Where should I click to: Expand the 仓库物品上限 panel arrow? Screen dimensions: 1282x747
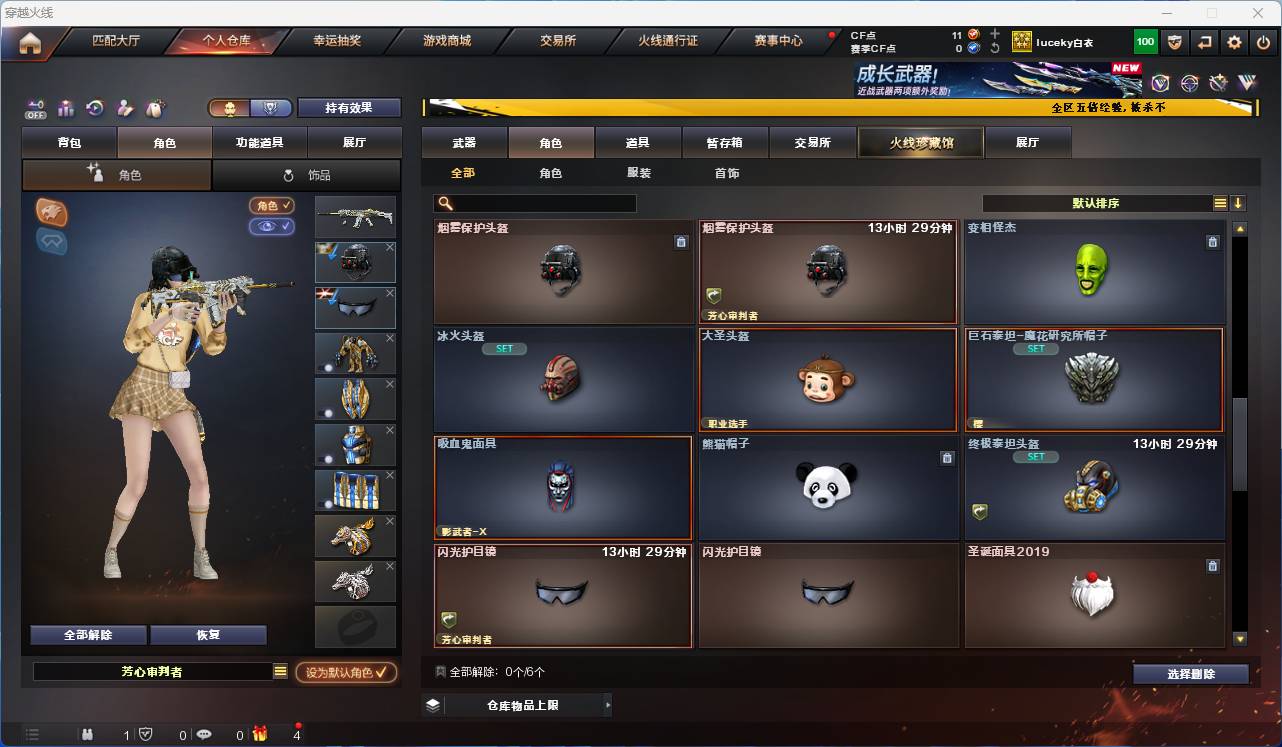(x=607, y=705)
